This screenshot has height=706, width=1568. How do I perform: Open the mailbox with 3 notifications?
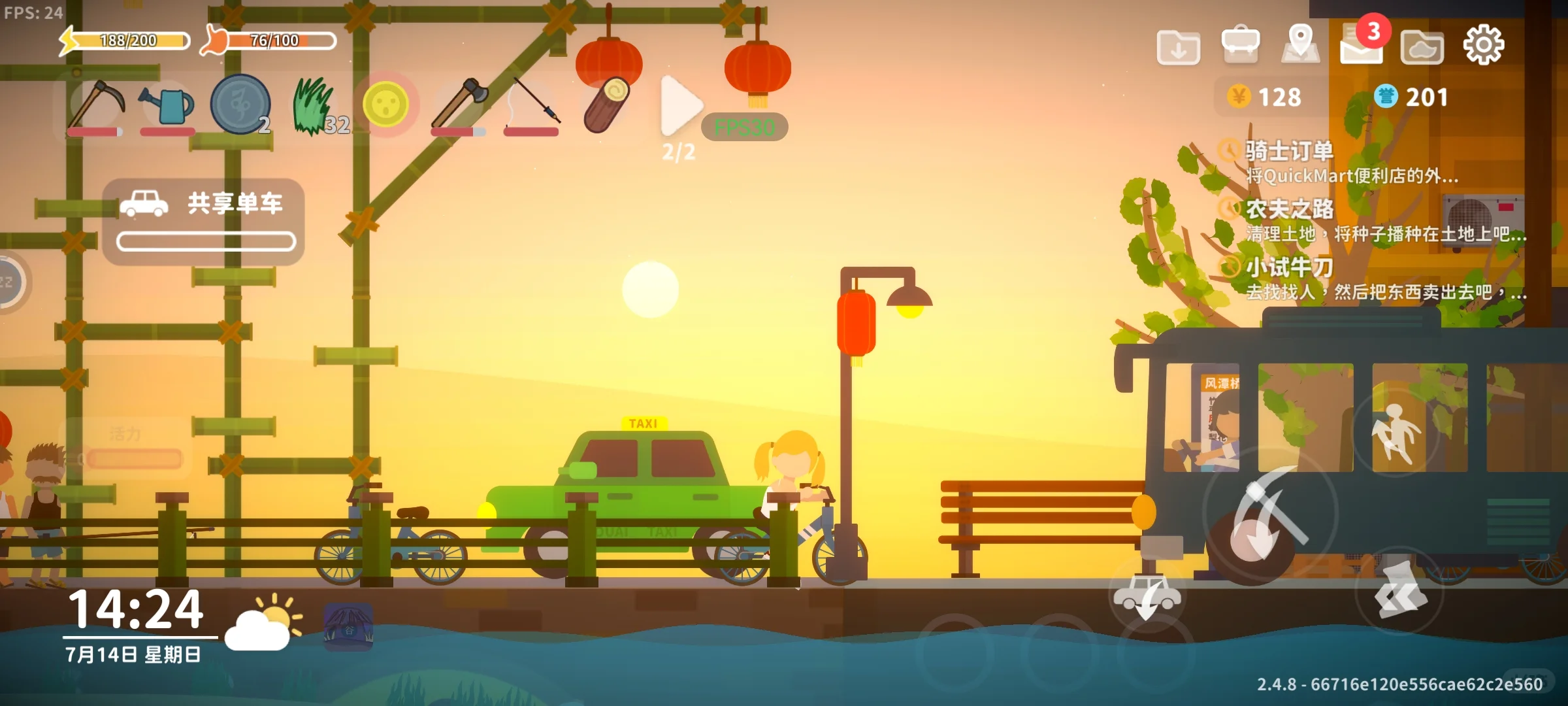coord(1362,44)
